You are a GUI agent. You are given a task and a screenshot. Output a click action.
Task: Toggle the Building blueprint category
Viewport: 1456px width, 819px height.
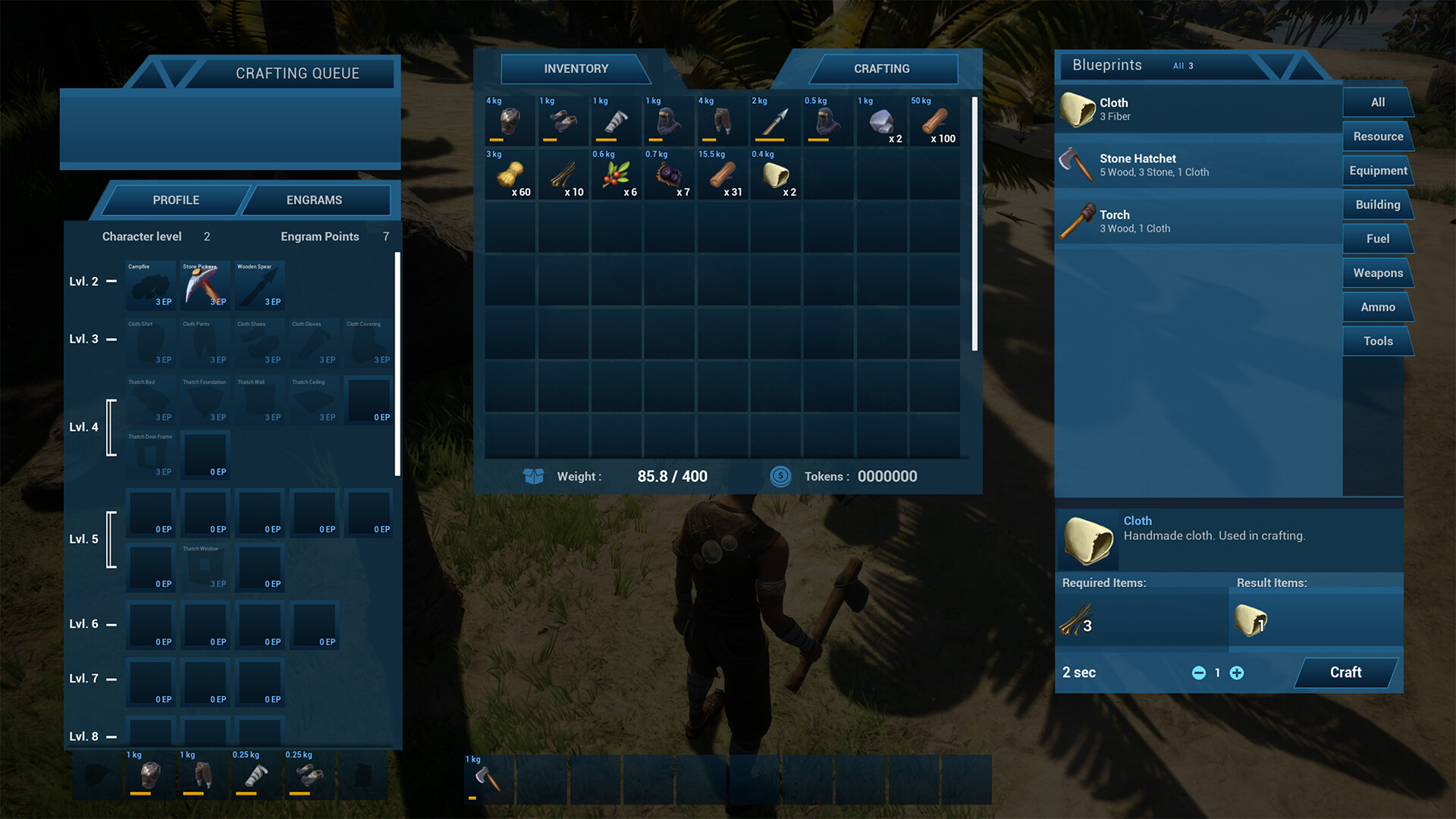1377,204
